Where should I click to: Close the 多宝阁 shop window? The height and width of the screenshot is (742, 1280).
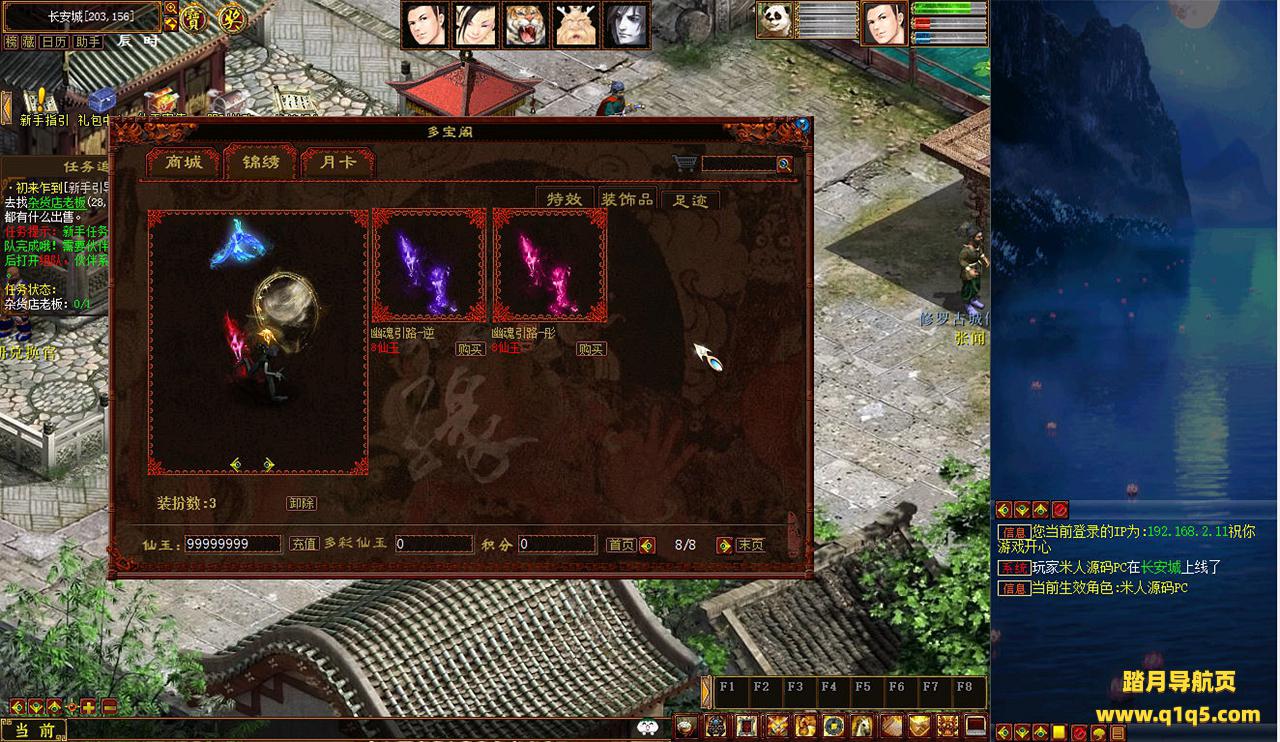pos(801,125)
